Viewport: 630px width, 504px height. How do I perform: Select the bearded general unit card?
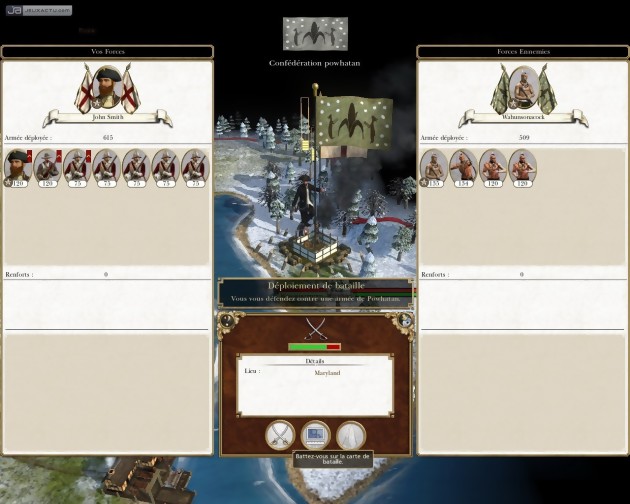[x=18, y=165]
